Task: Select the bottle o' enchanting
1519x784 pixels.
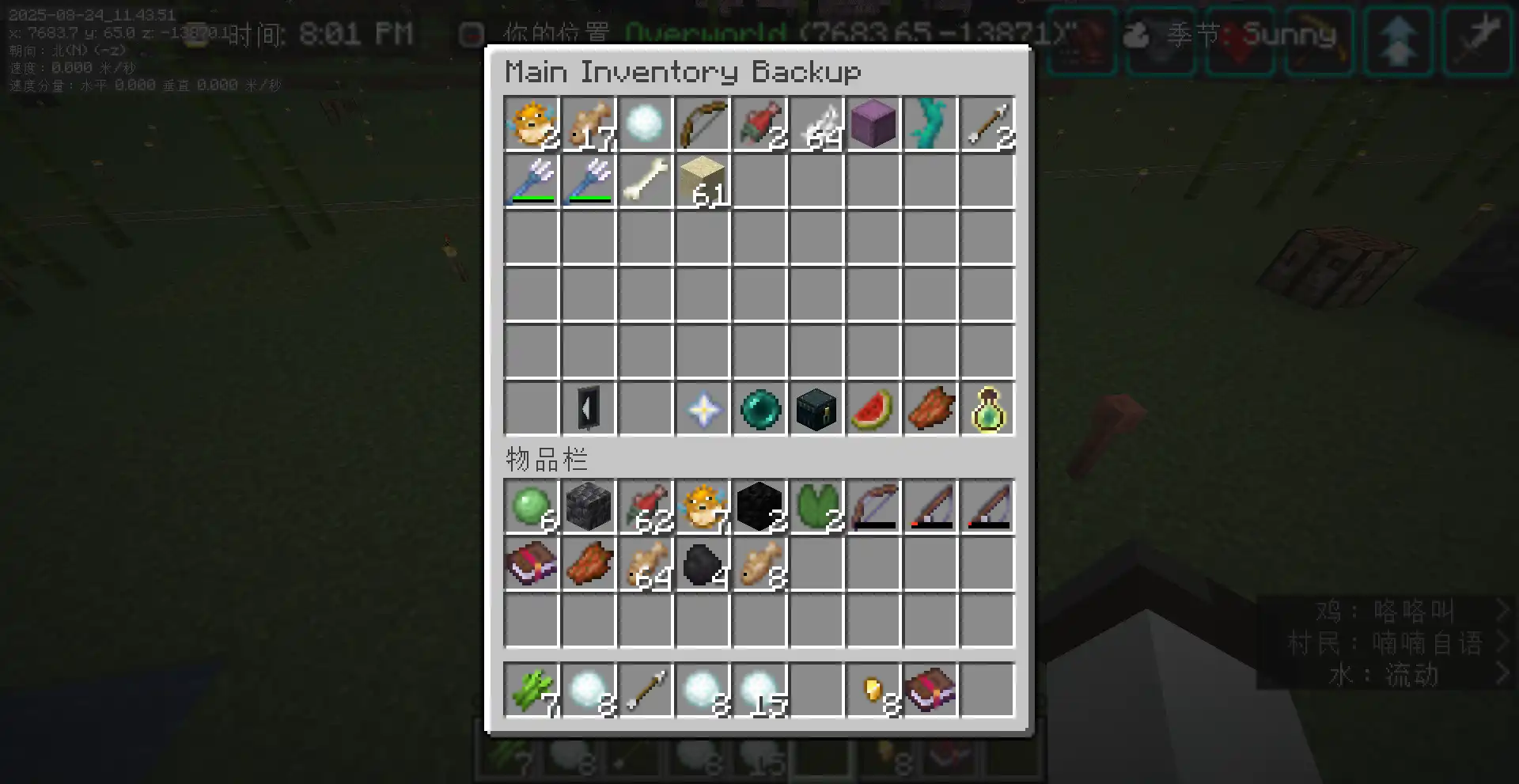Action: click(x=987, y=409)
